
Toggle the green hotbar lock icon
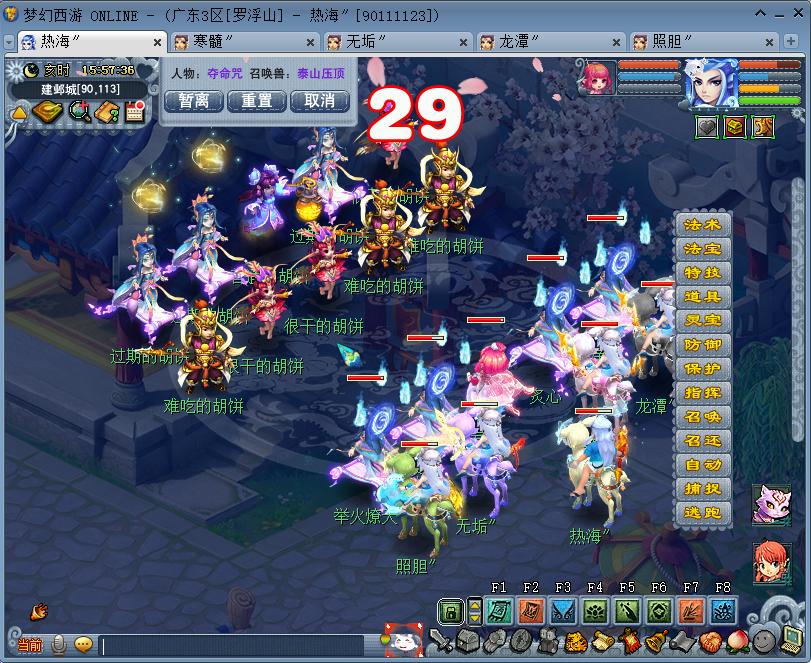(x=451, y=611)
